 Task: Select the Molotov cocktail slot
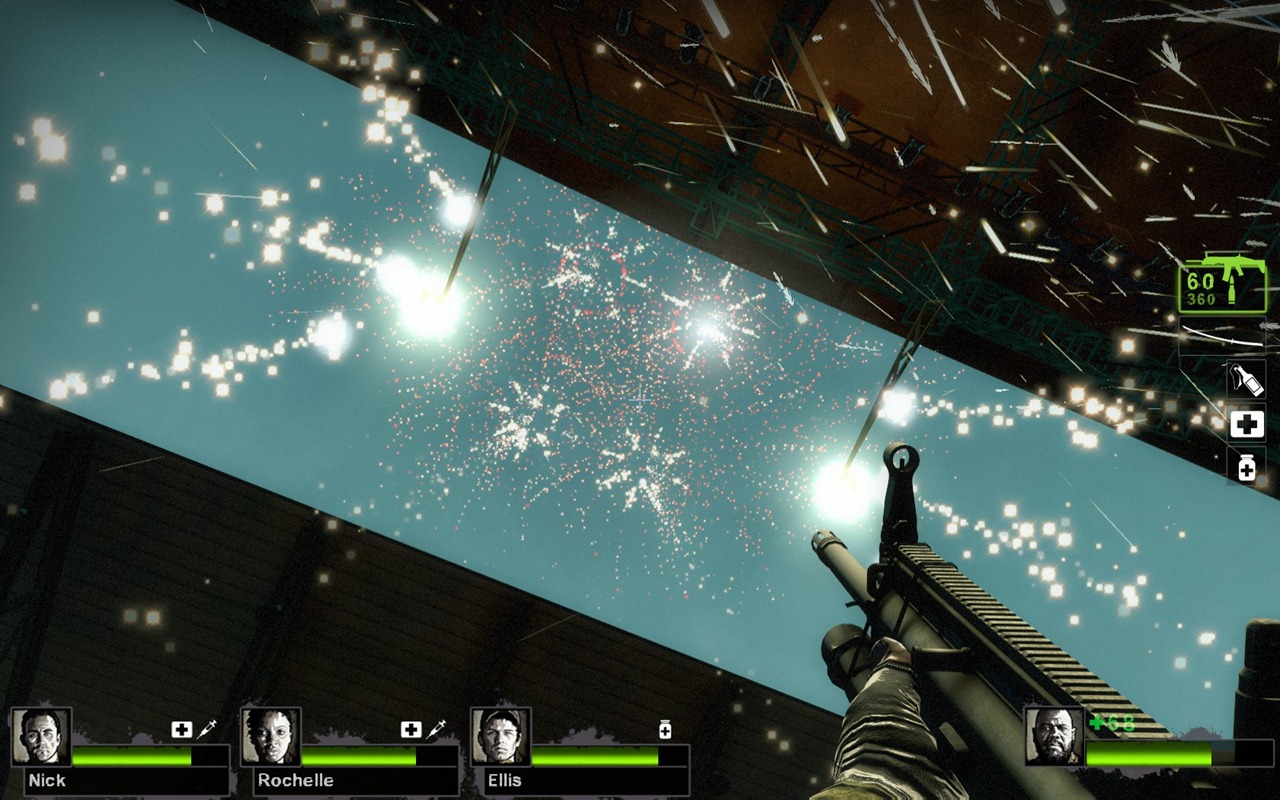[1246, 380]
